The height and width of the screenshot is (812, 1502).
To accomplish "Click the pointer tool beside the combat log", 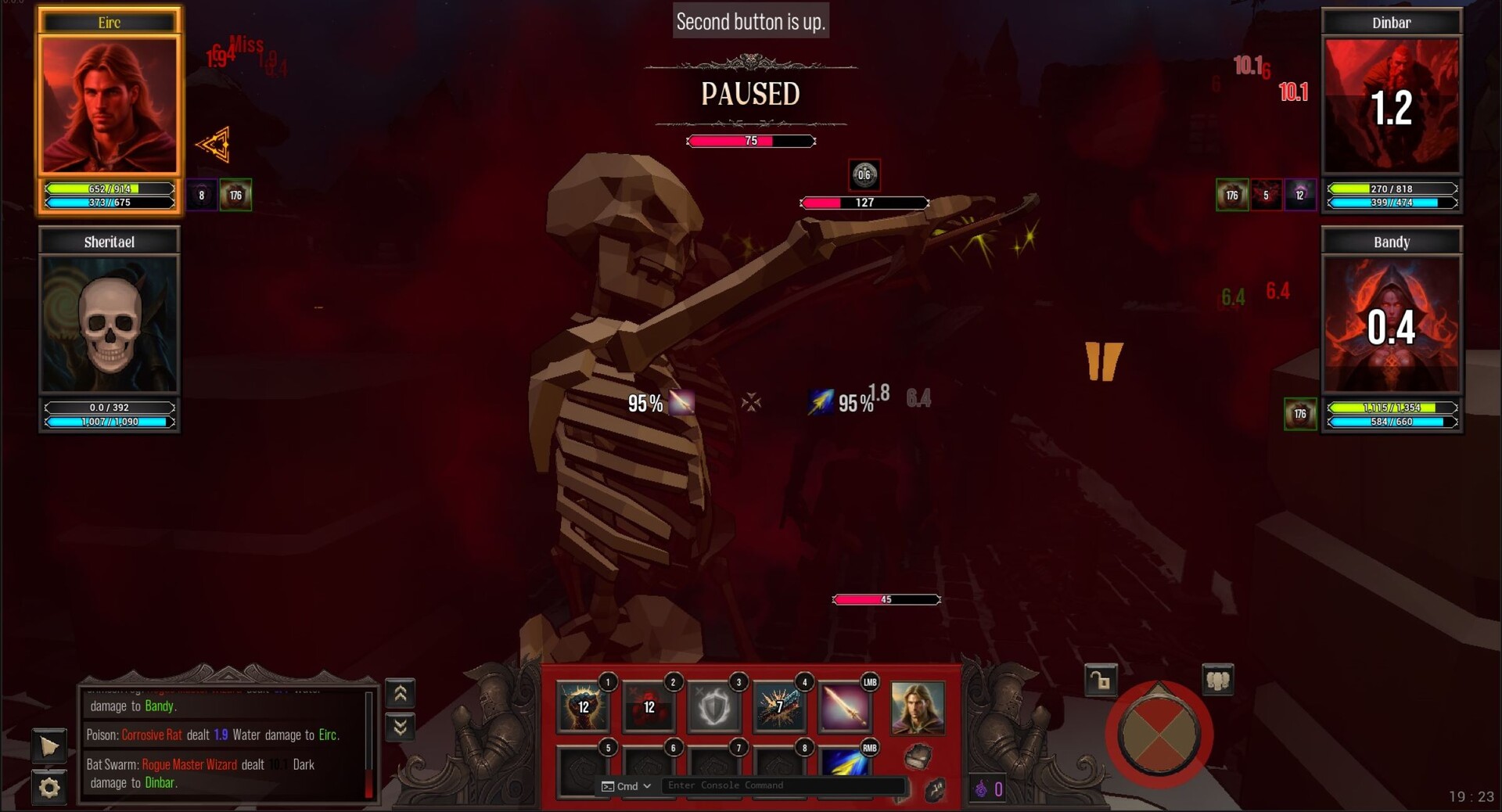I will (x=49, y=747).
